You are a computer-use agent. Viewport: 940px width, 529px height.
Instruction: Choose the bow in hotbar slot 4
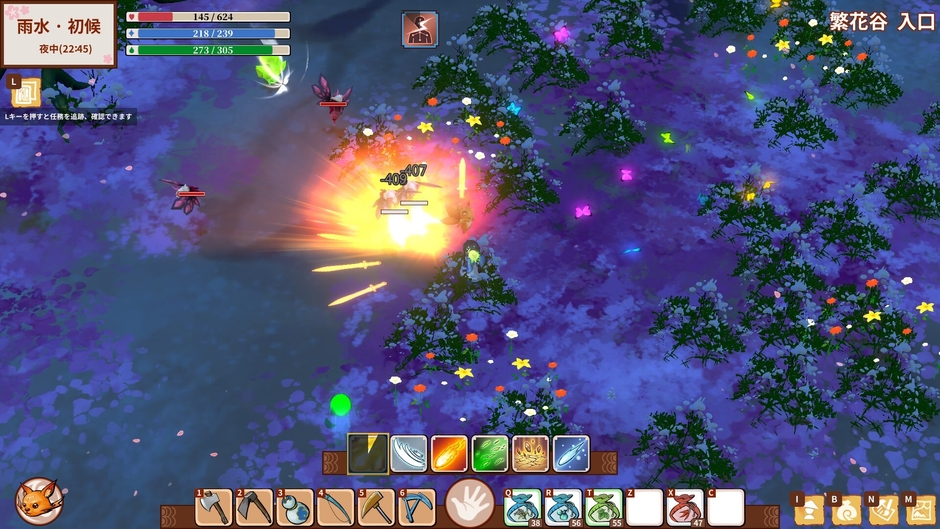335,507
